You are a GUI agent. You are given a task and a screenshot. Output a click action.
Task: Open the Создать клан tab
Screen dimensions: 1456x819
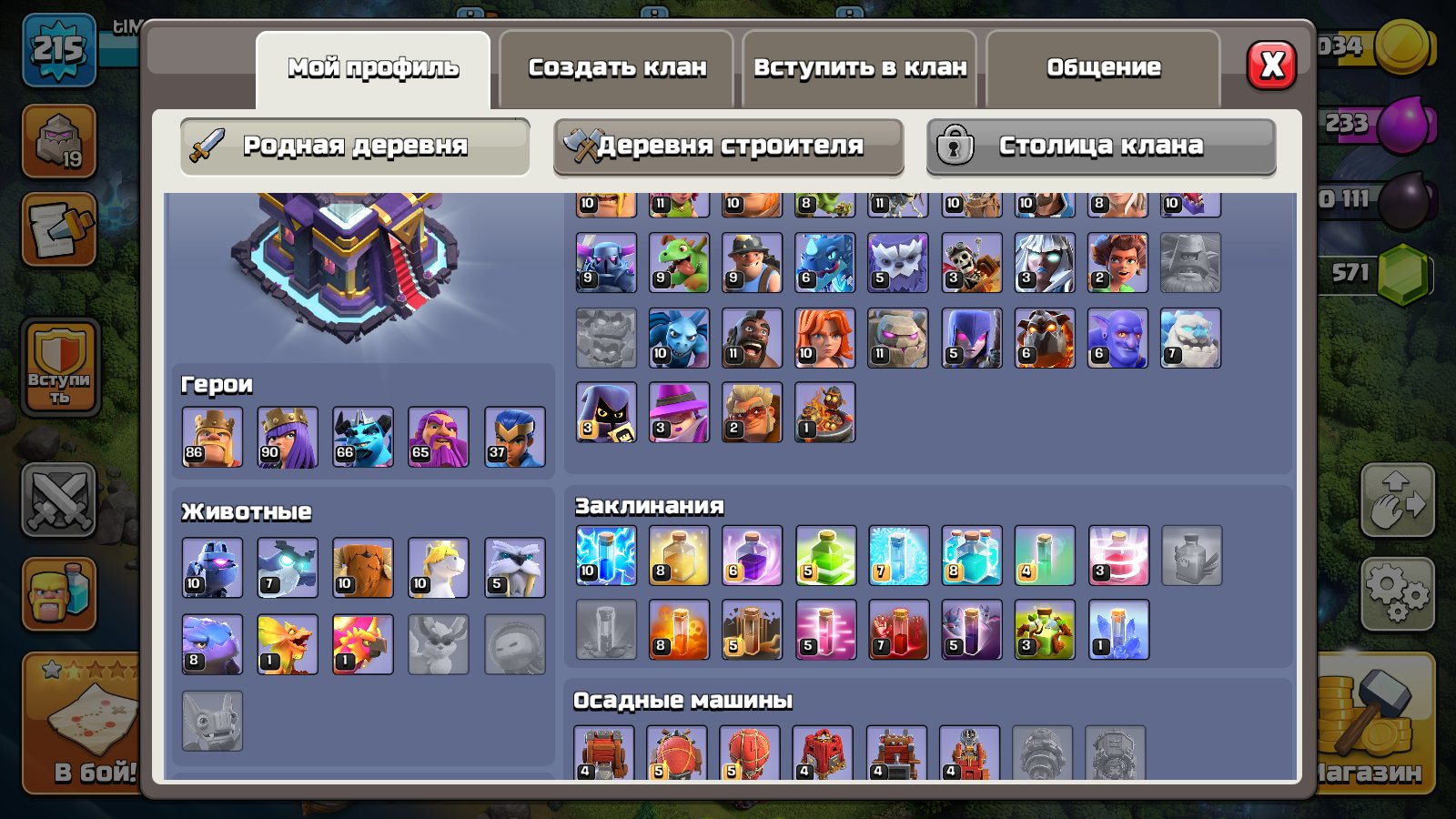(x=620, y=66)
